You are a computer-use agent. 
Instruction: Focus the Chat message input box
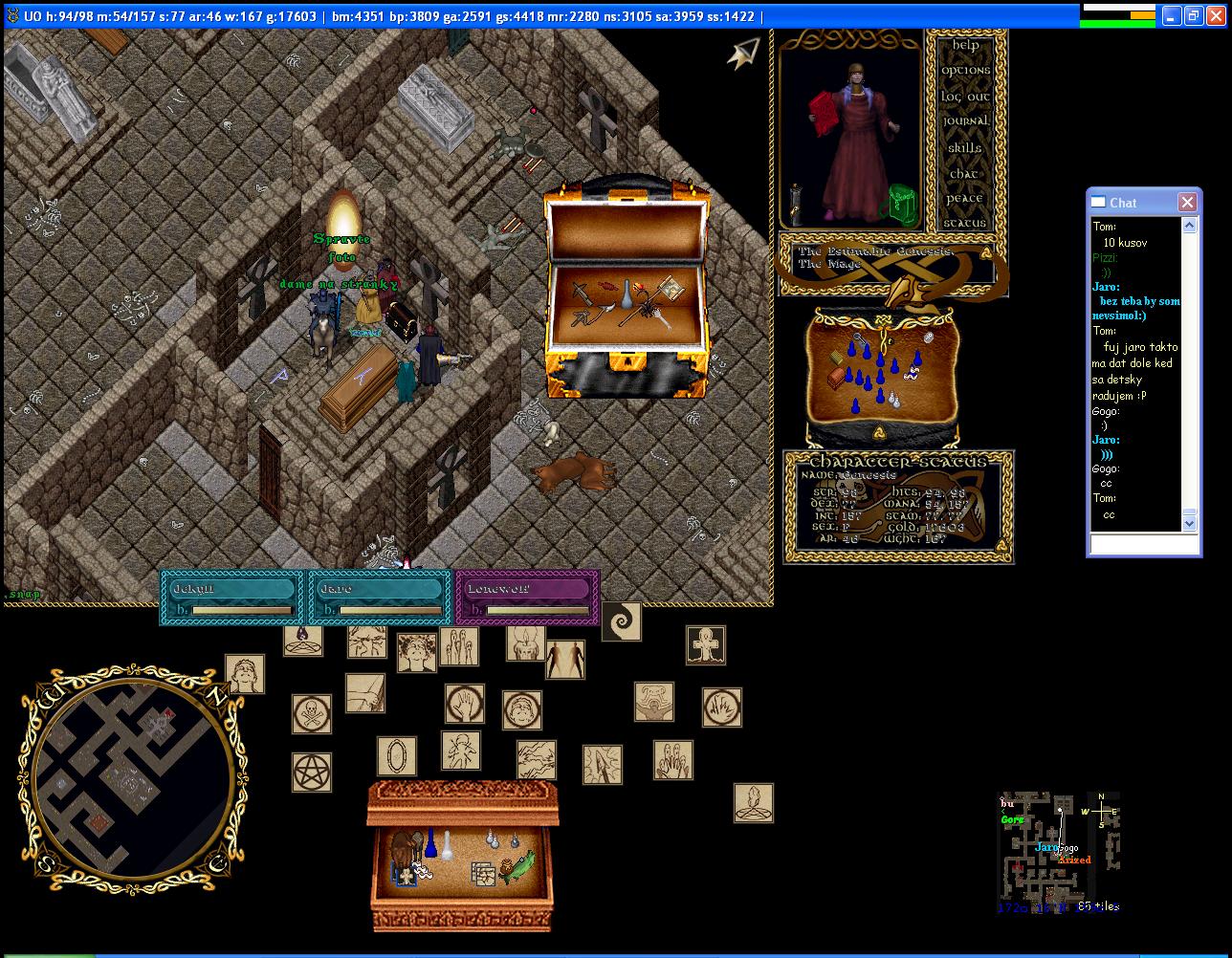1144,544
